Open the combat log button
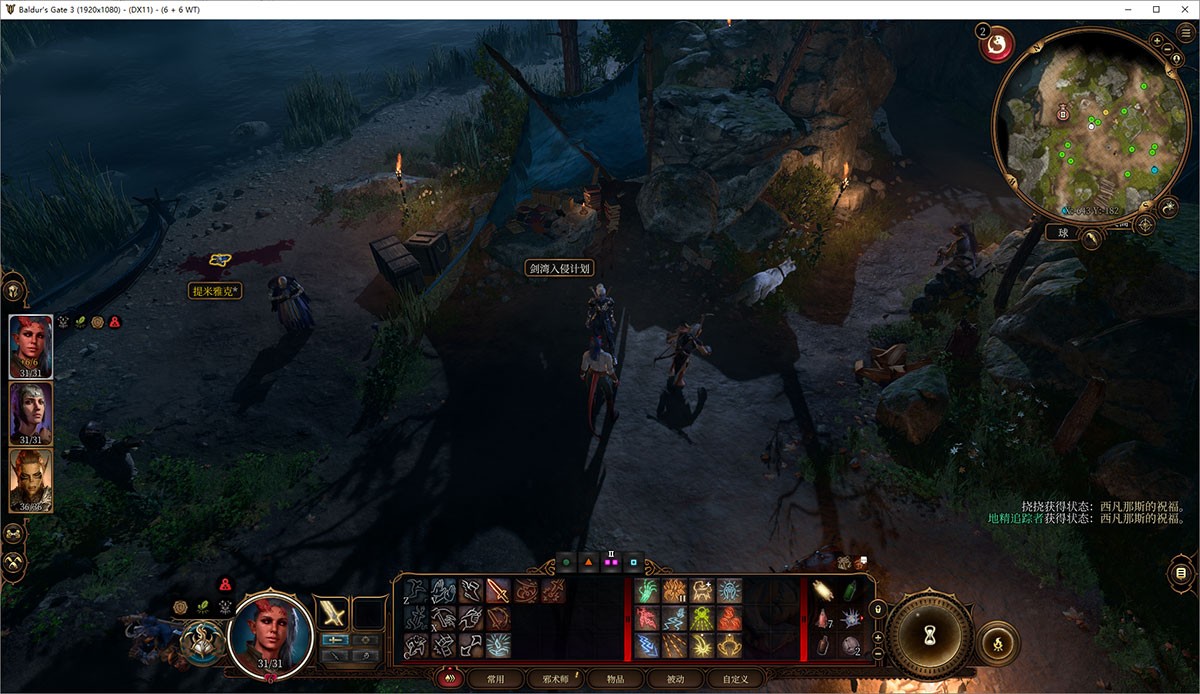The height and width of the screenshot is (694, 1200). click(x=1181, y=572)
